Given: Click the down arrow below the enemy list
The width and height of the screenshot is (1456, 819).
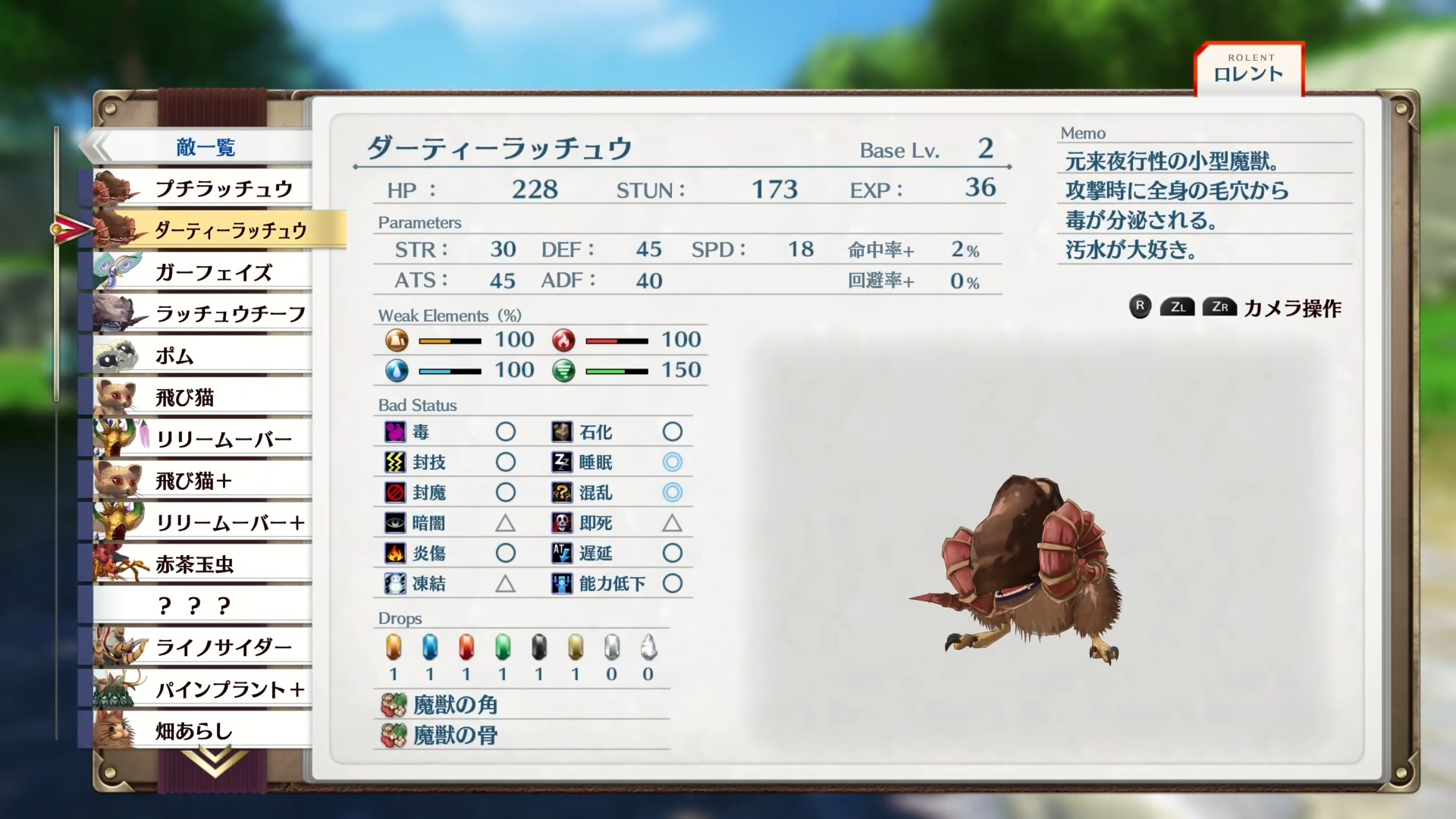Looking at the screenshot, I should [215, 761].
